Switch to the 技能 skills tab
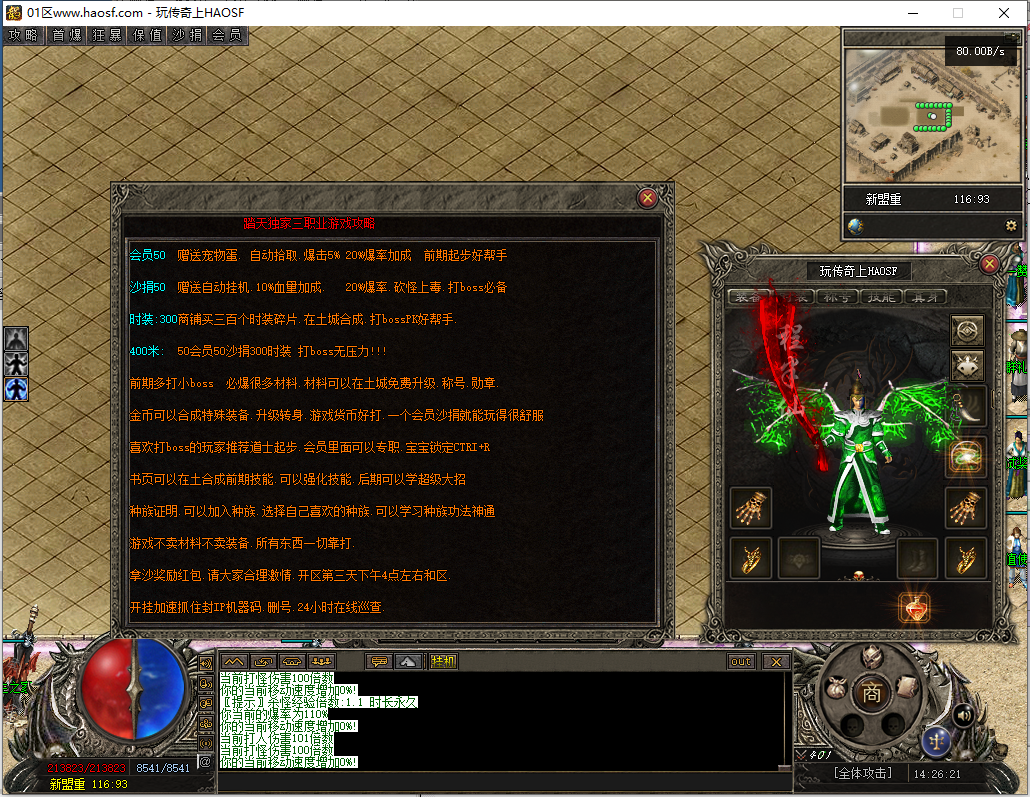Viewport: 1030px width, 797px height. 880,297
